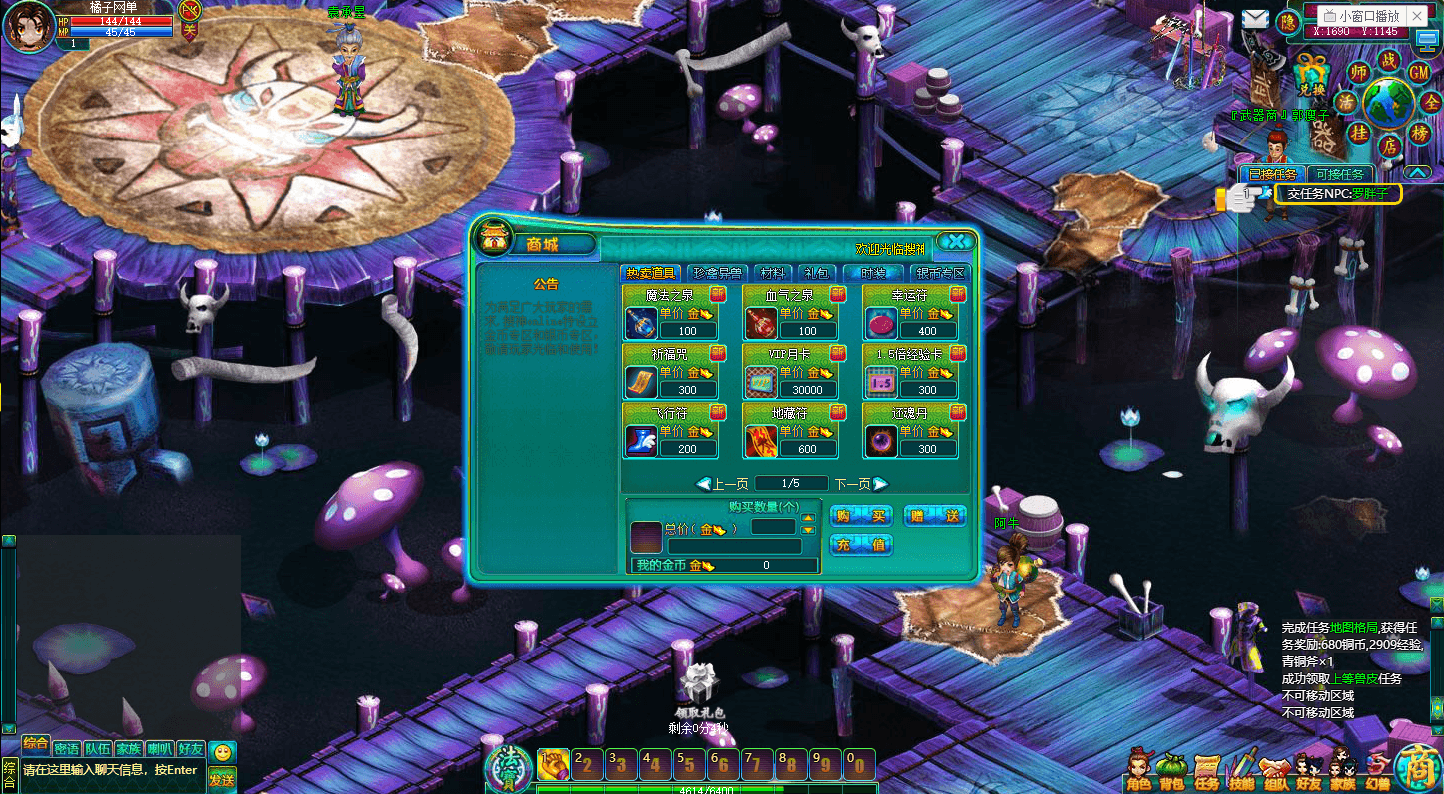Select the 时装 fashion category tab
The width and height of the screenshot is (1444, 794).
(872, 273)
